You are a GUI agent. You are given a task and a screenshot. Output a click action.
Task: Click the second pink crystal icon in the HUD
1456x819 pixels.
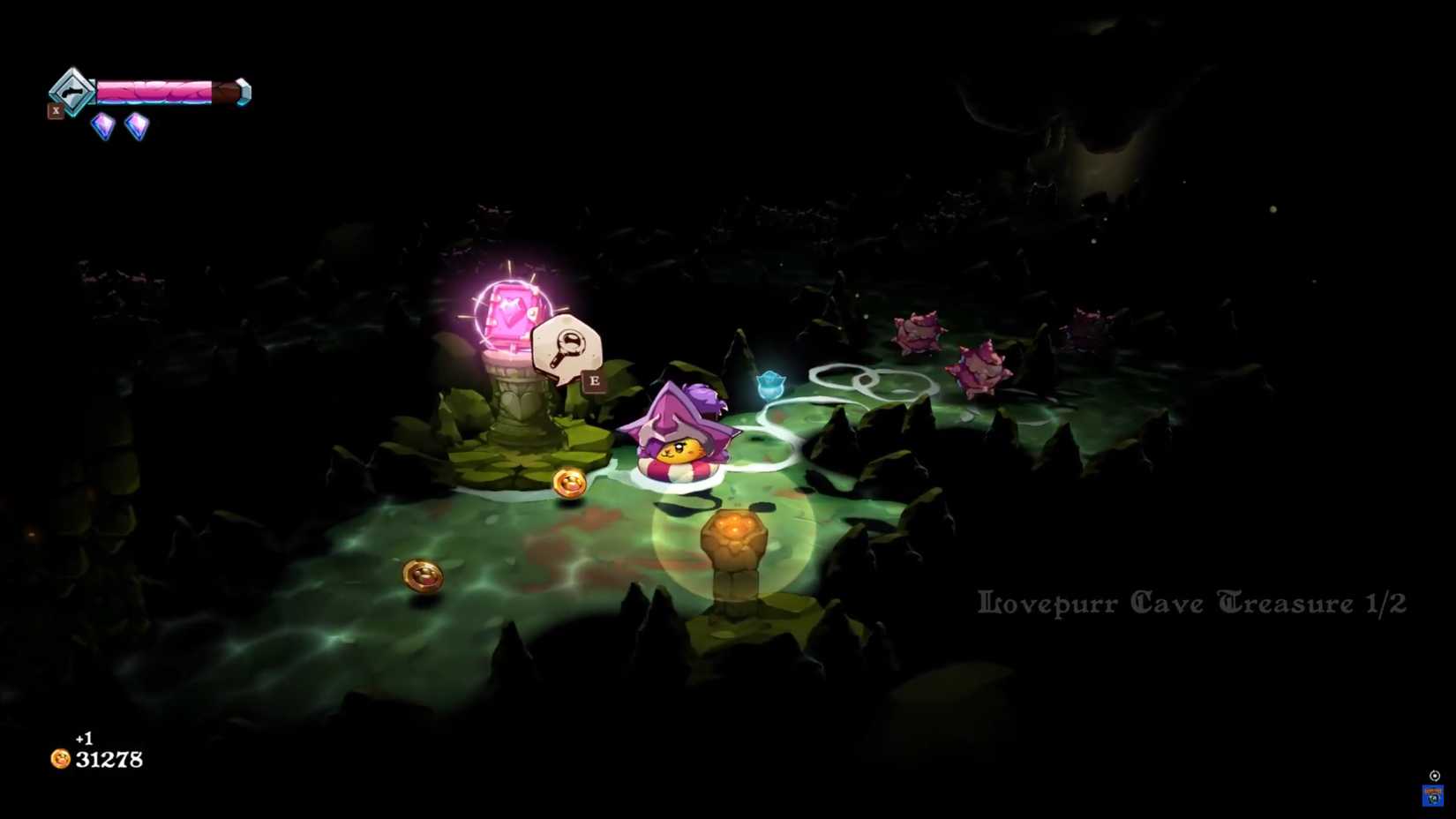coord(137,125)
